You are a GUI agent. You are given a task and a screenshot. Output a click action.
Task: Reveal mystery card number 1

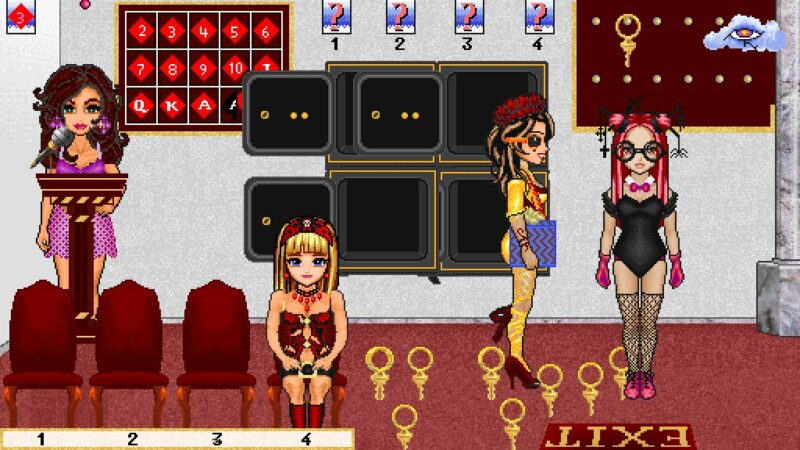(x=335, y=17)
